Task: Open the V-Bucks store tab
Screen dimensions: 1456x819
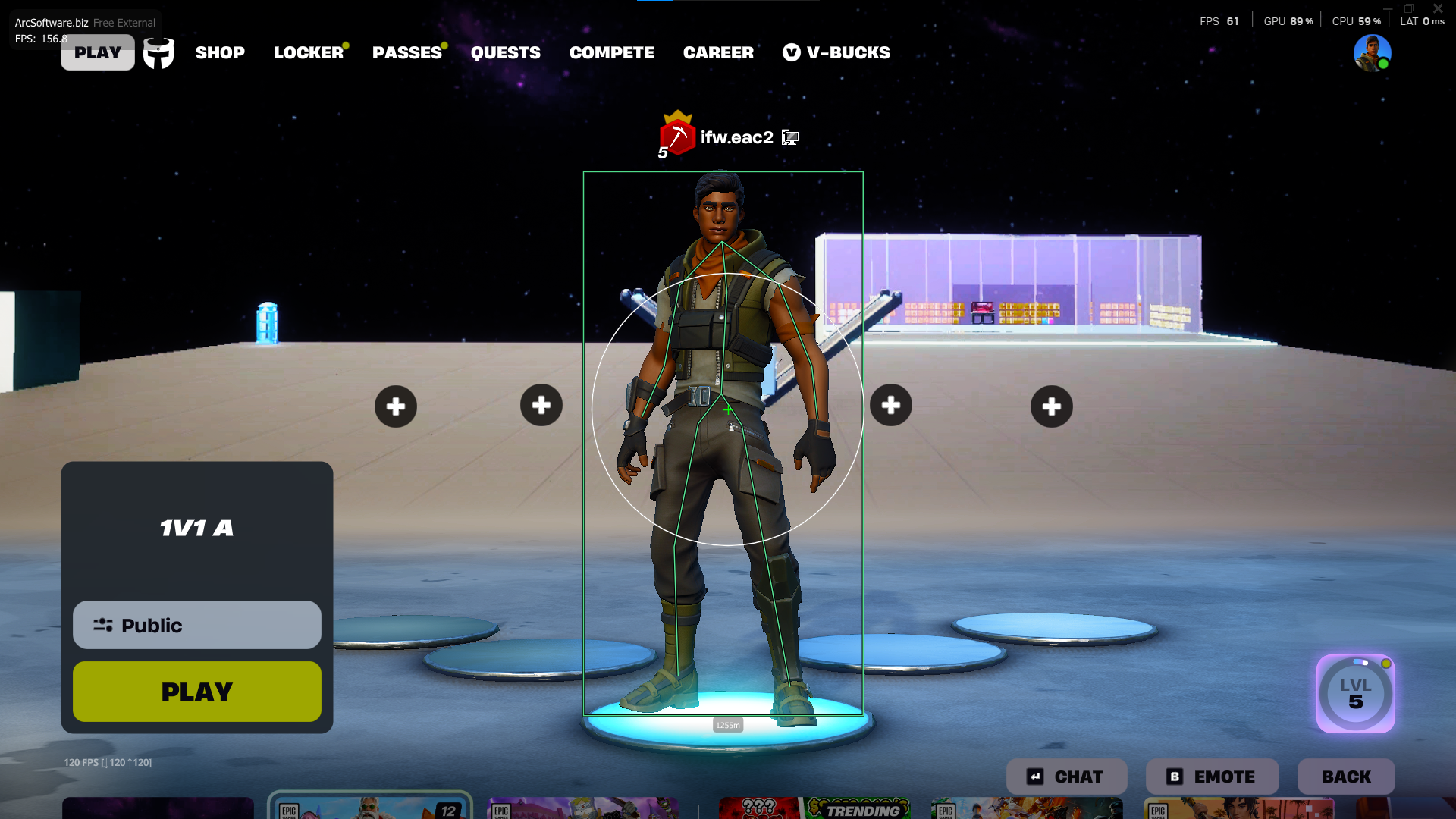Action: [836, 52]
